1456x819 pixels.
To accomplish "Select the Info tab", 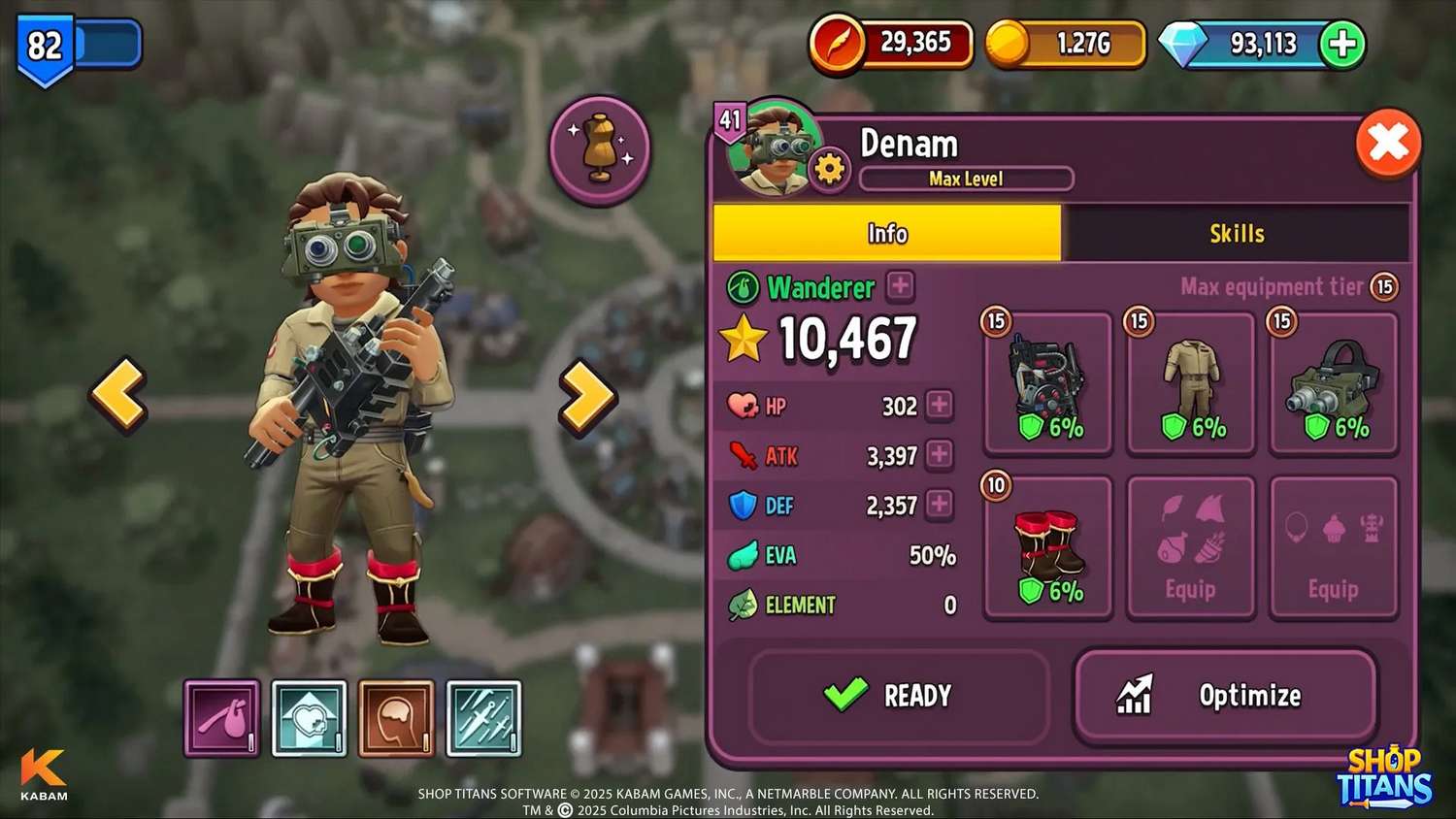I will click(886, 233).
